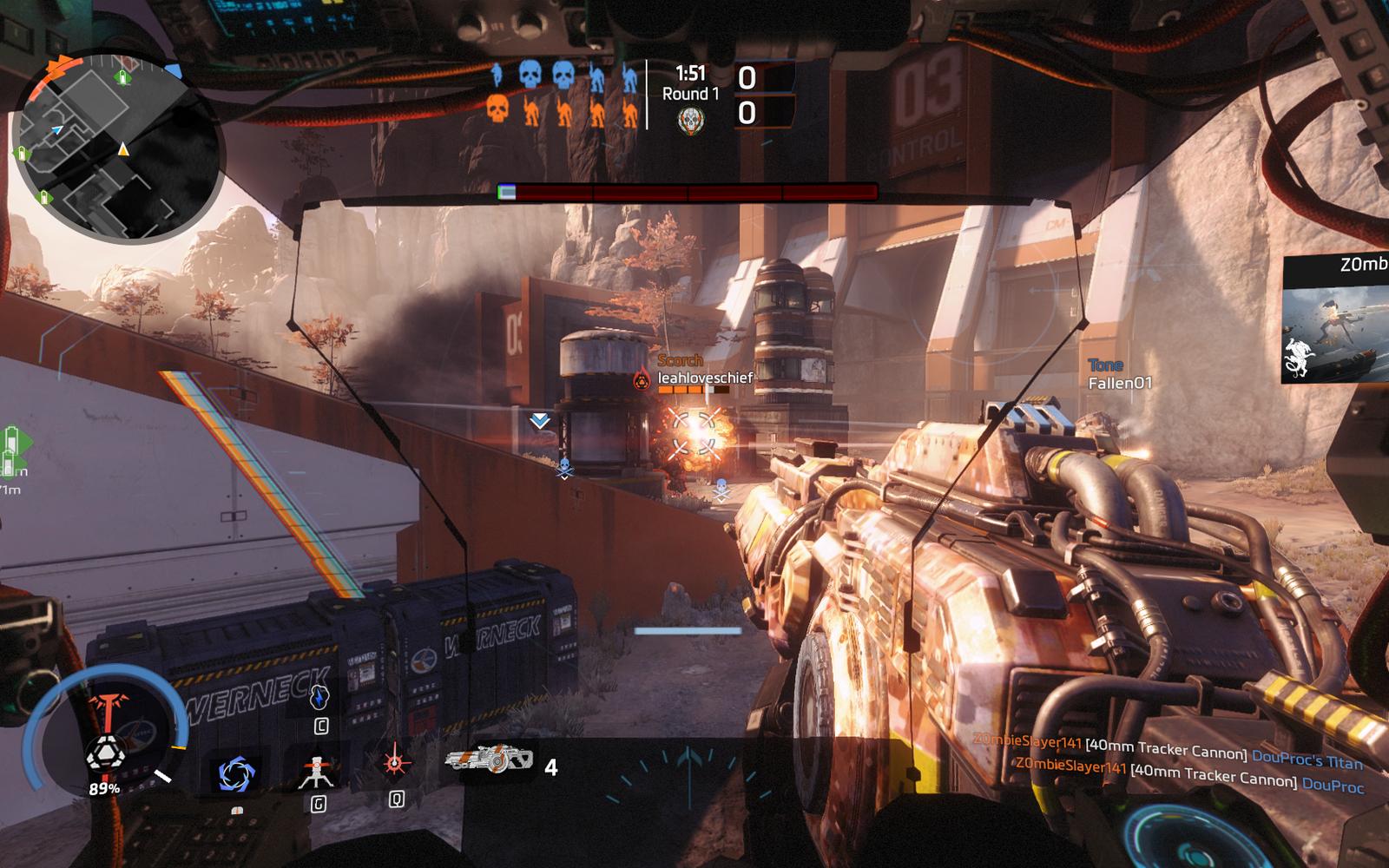Activate the turret ability icon

(x=319, y=773)
